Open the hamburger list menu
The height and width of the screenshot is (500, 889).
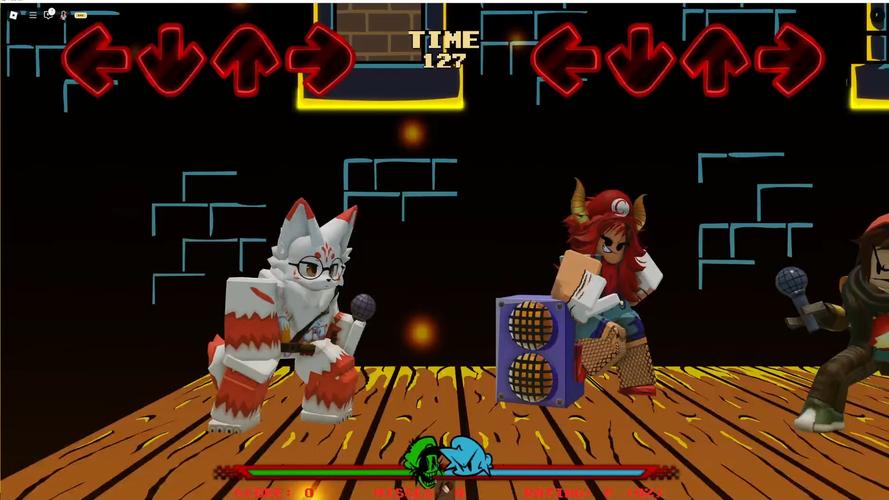pyautogui.click(x=31, y=15)
